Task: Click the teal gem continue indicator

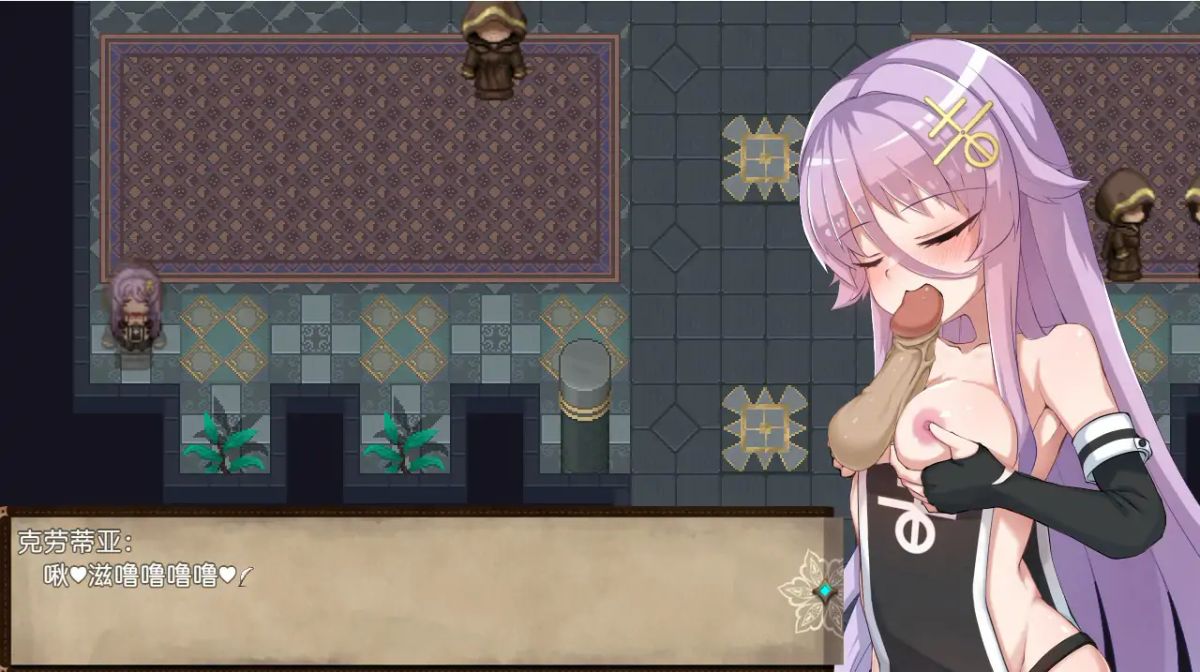Action: [x=825, y=591]
